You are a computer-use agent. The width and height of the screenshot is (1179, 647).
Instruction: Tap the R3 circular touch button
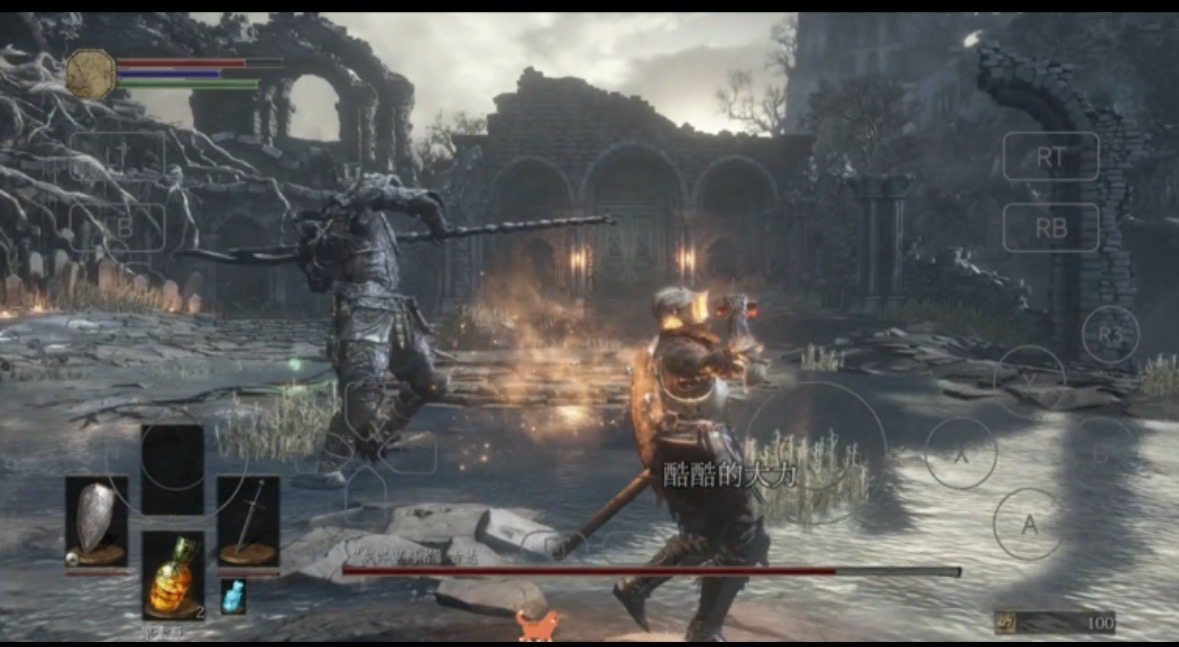click(x=1110, y=334)
